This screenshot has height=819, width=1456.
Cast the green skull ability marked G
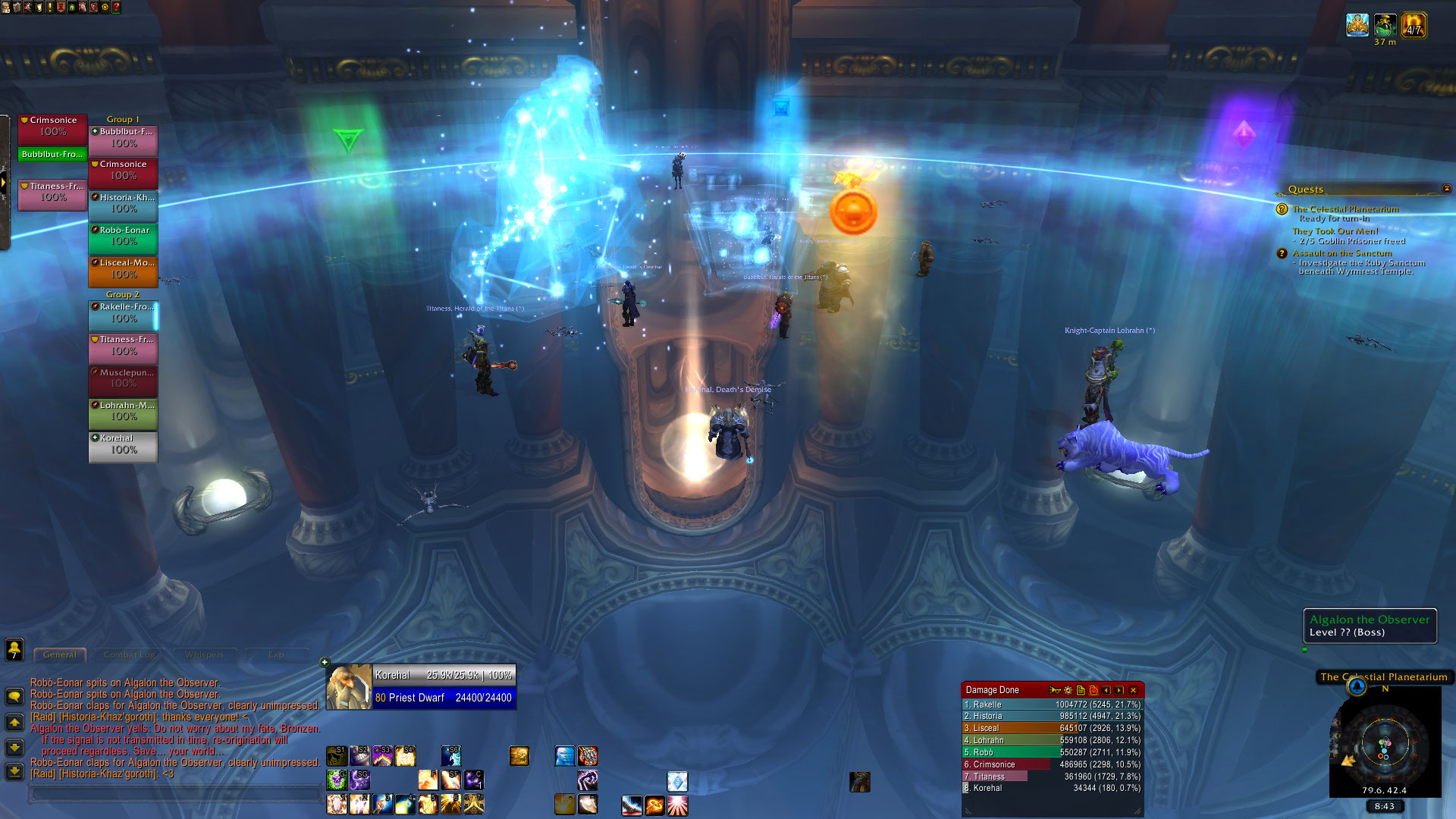[337, 780]
